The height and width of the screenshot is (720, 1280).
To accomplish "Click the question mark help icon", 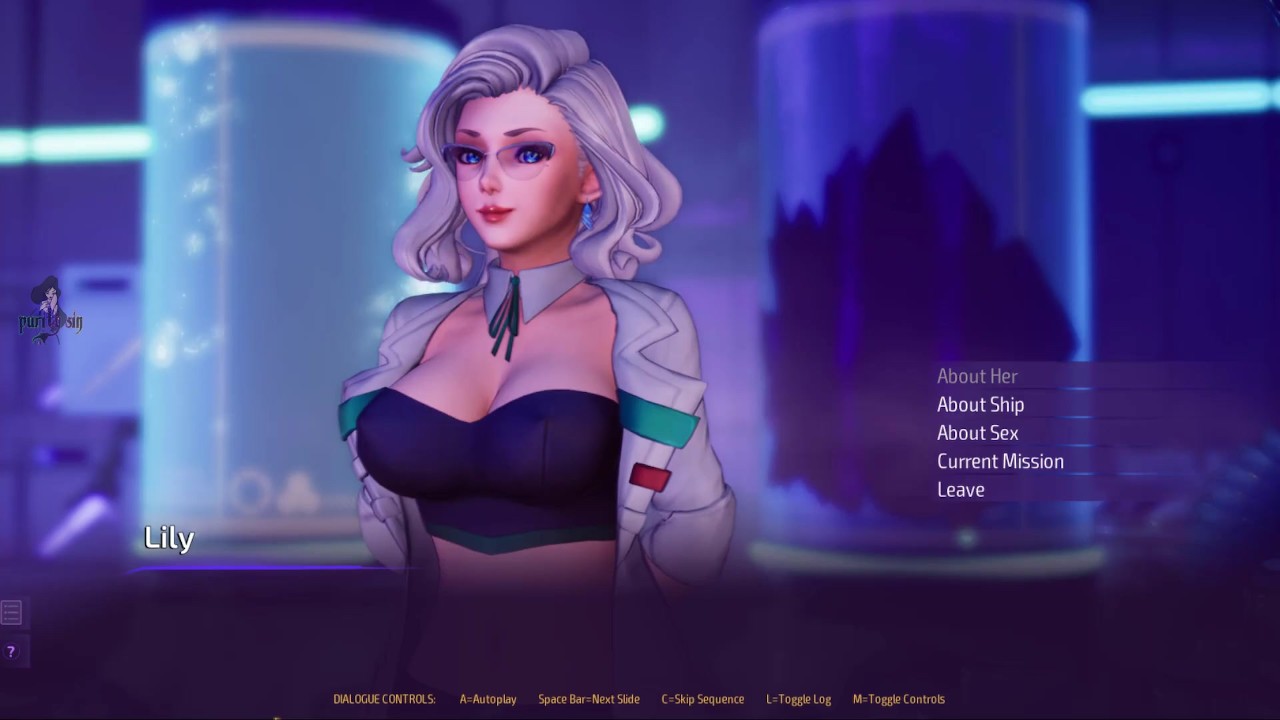I will (11, 652).
